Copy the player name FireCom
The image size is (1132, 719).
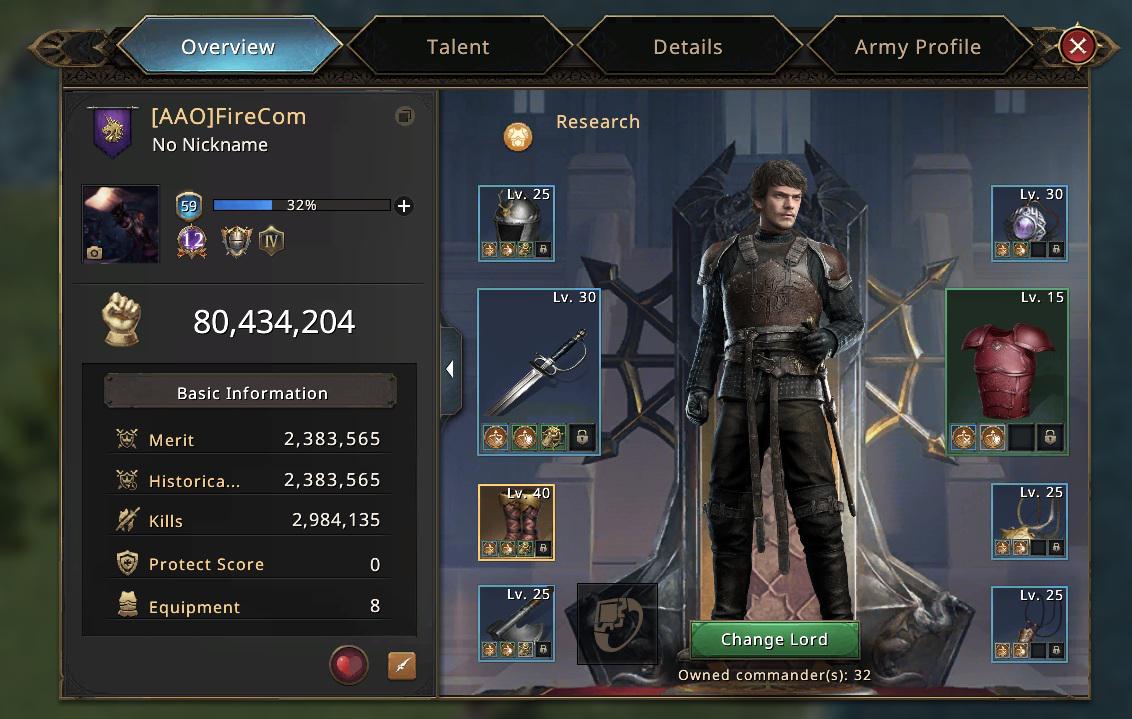(404, 117)
